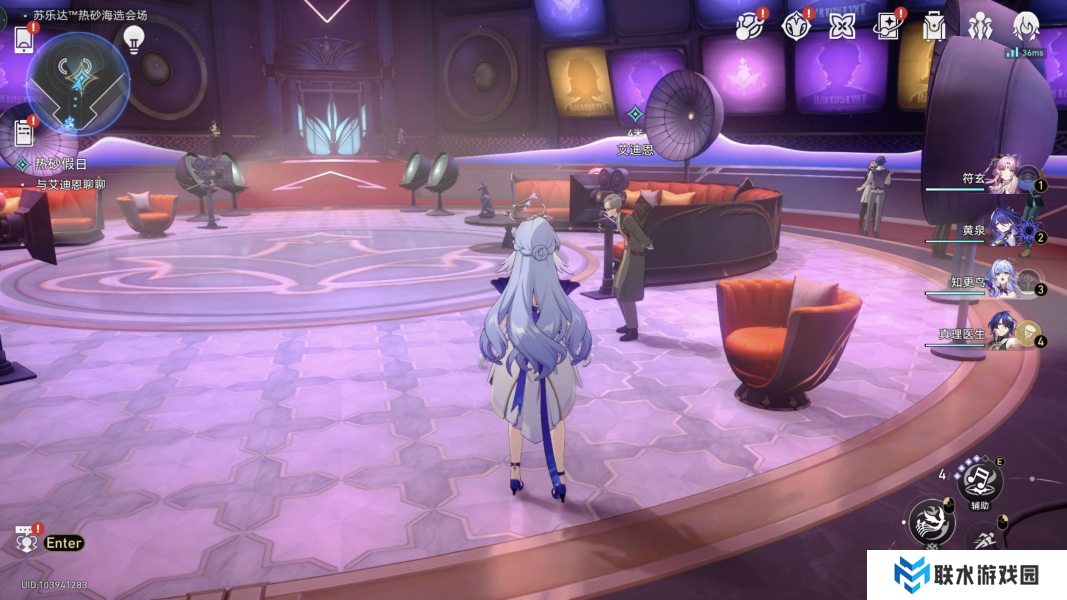Viewport: 1067px width, 600px height.
Task: Open the mask-emblem icon with red alert
Action: pos(796,26)
